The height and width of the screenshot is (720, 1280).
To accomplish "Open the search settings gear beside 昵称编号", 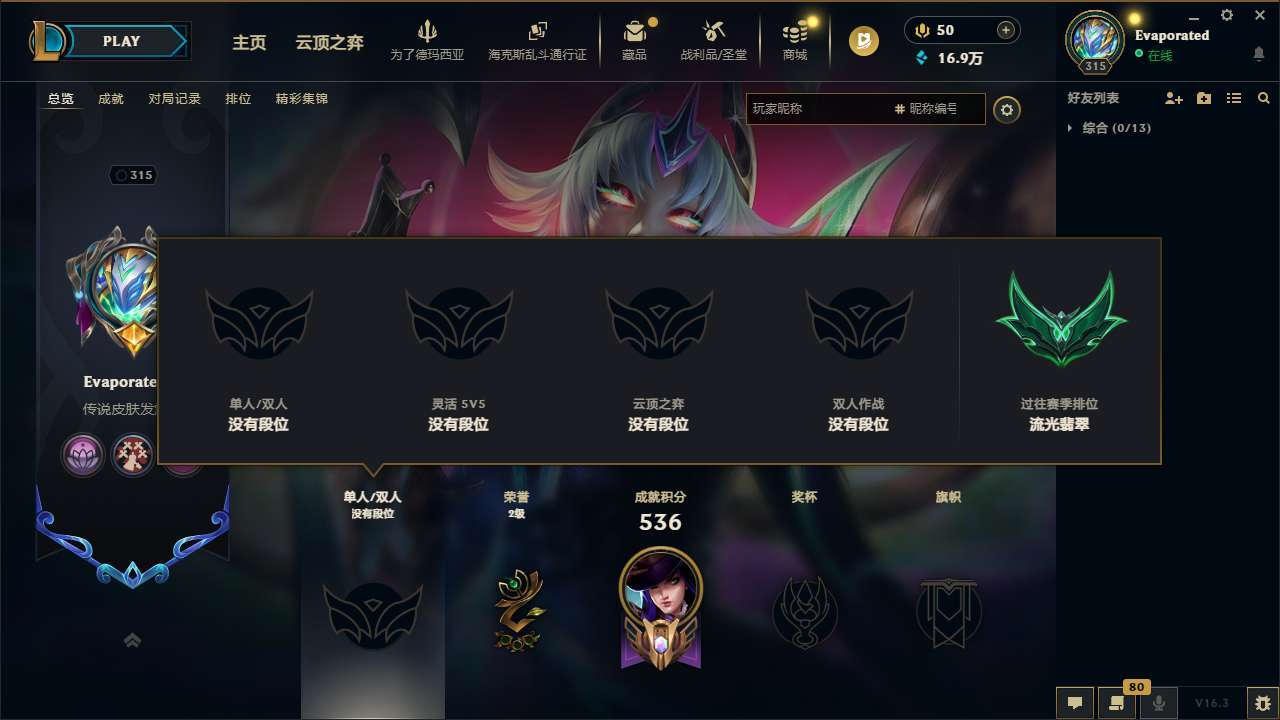I will 1007,110.
